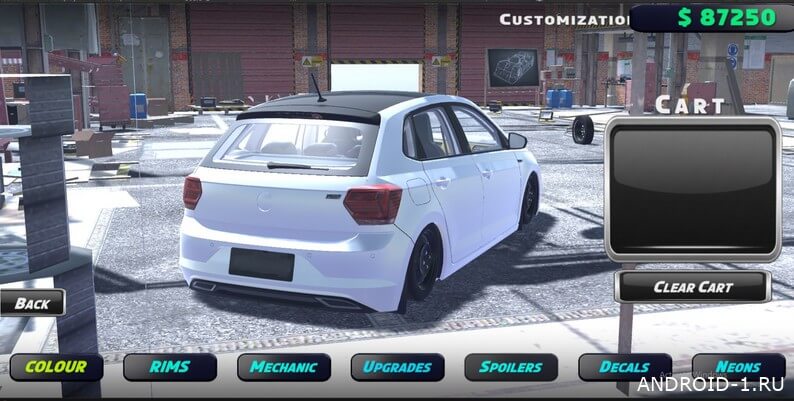Open the Neons category
Viewport: 794px width, 401px height.
738,367
